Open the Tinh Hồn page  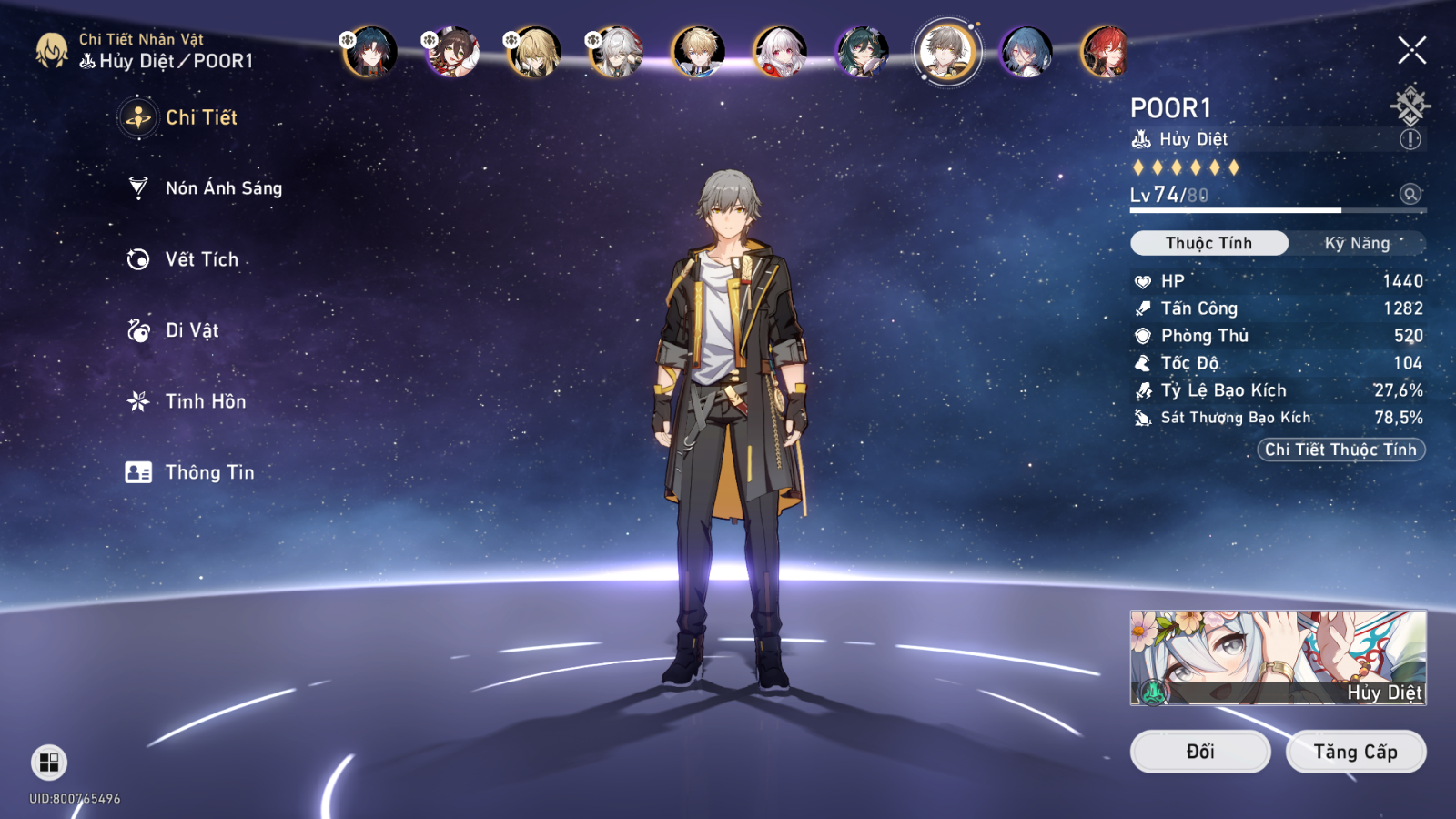205,401
